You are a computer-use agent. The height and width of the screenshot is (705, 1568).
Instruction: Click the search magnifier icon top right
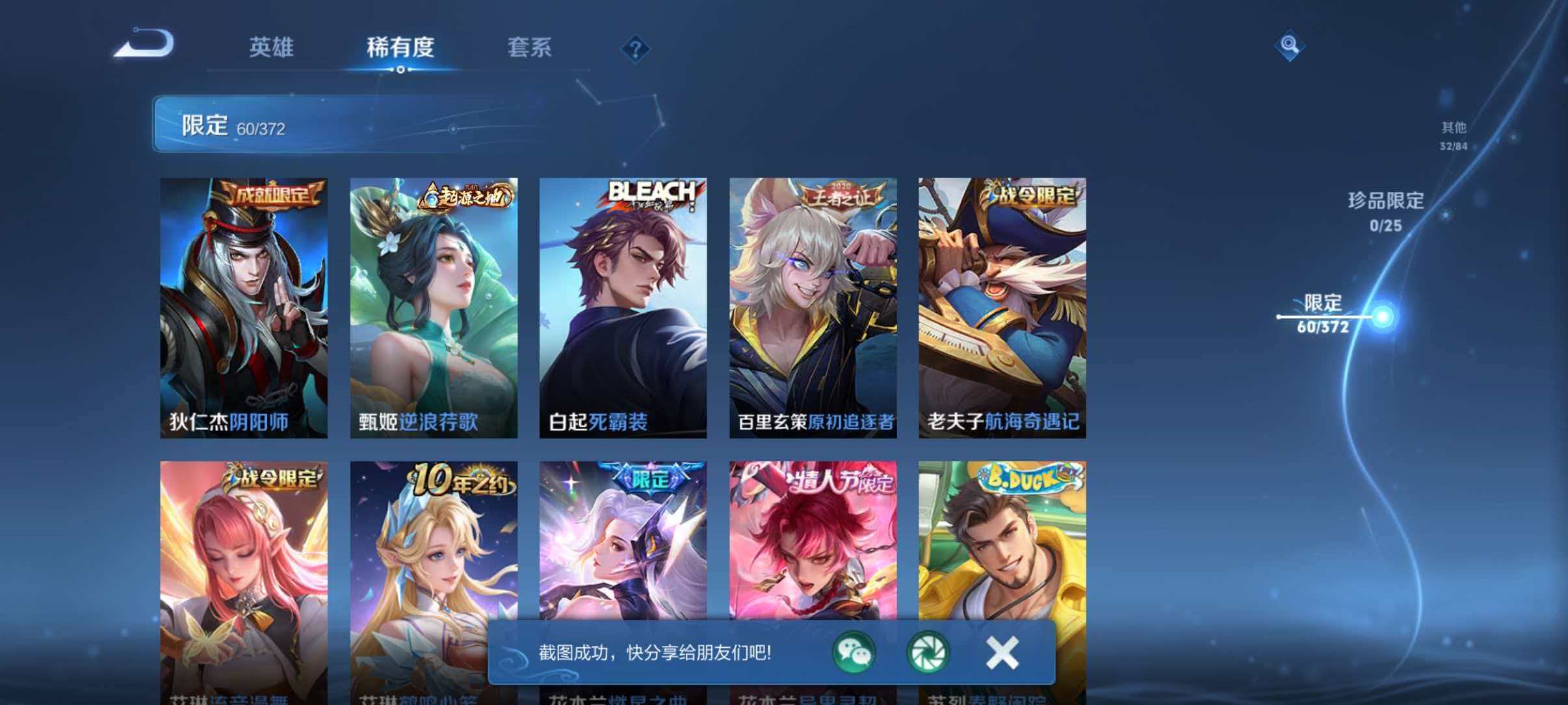pos(1289,45)
